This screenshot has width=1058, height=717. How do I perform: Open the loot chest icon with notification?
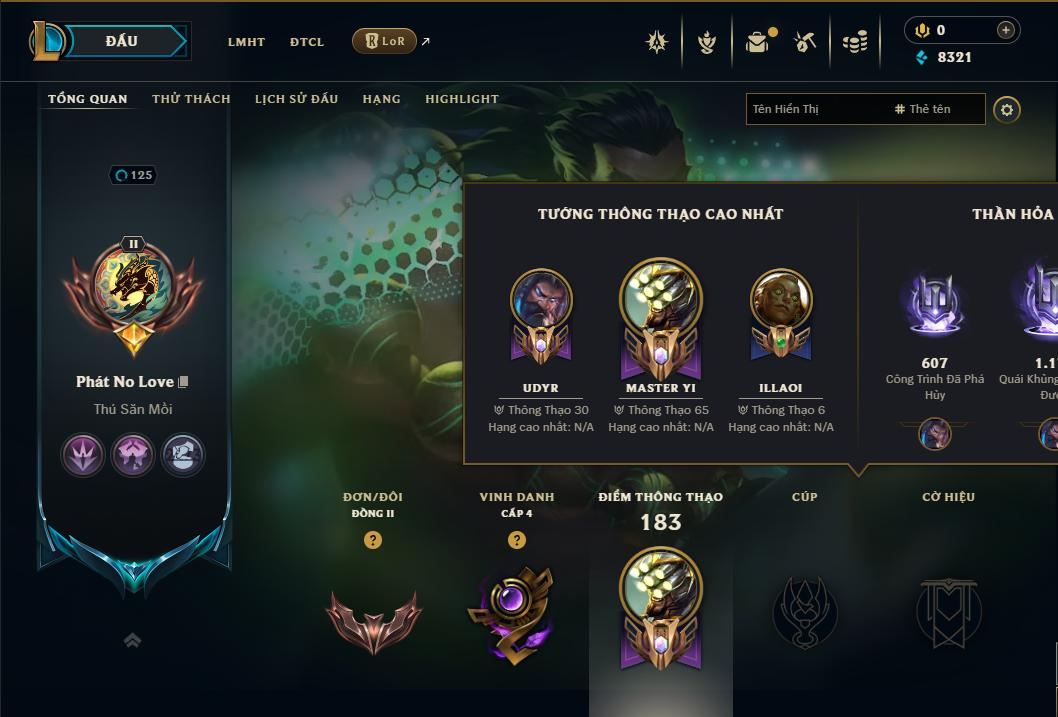tap(758, 42)
